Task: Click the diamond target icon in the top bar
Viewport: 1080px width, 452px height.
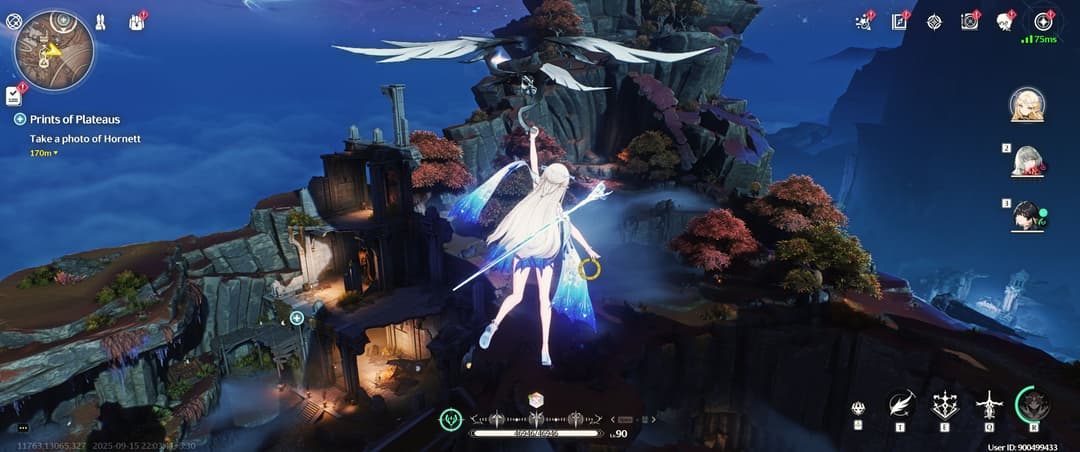Action: [934, 21]
